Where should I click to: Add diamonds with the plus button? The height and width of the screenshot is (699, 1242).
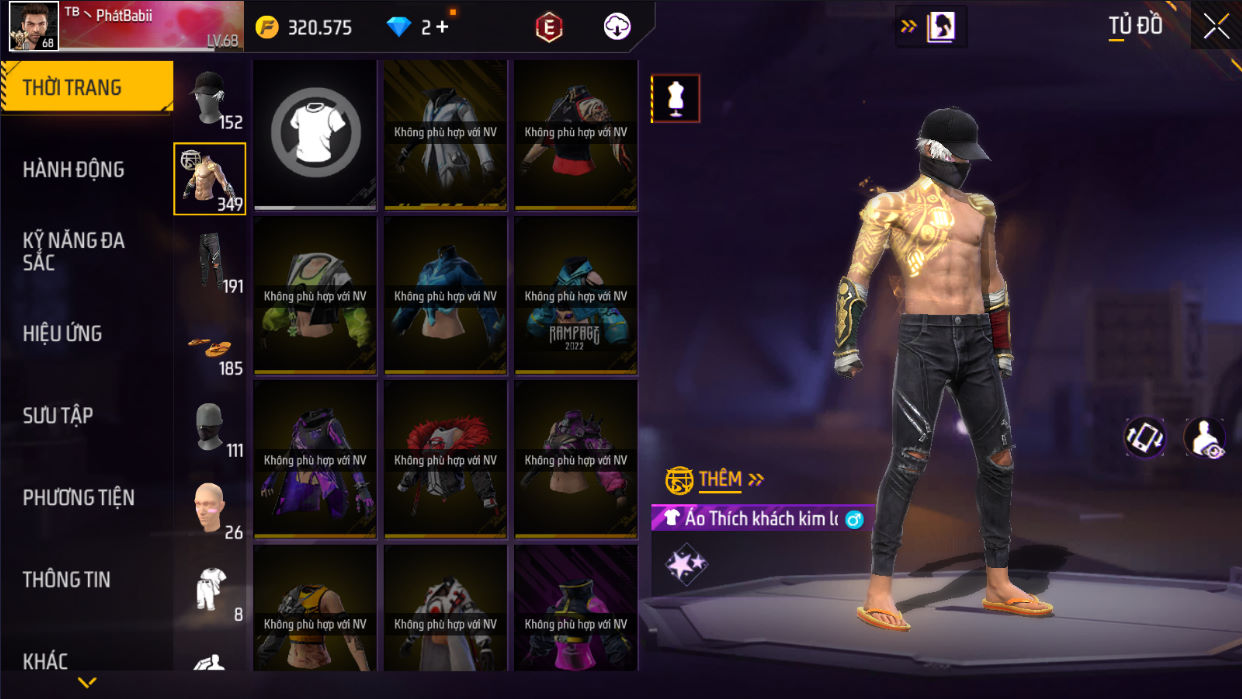point(442,27)
